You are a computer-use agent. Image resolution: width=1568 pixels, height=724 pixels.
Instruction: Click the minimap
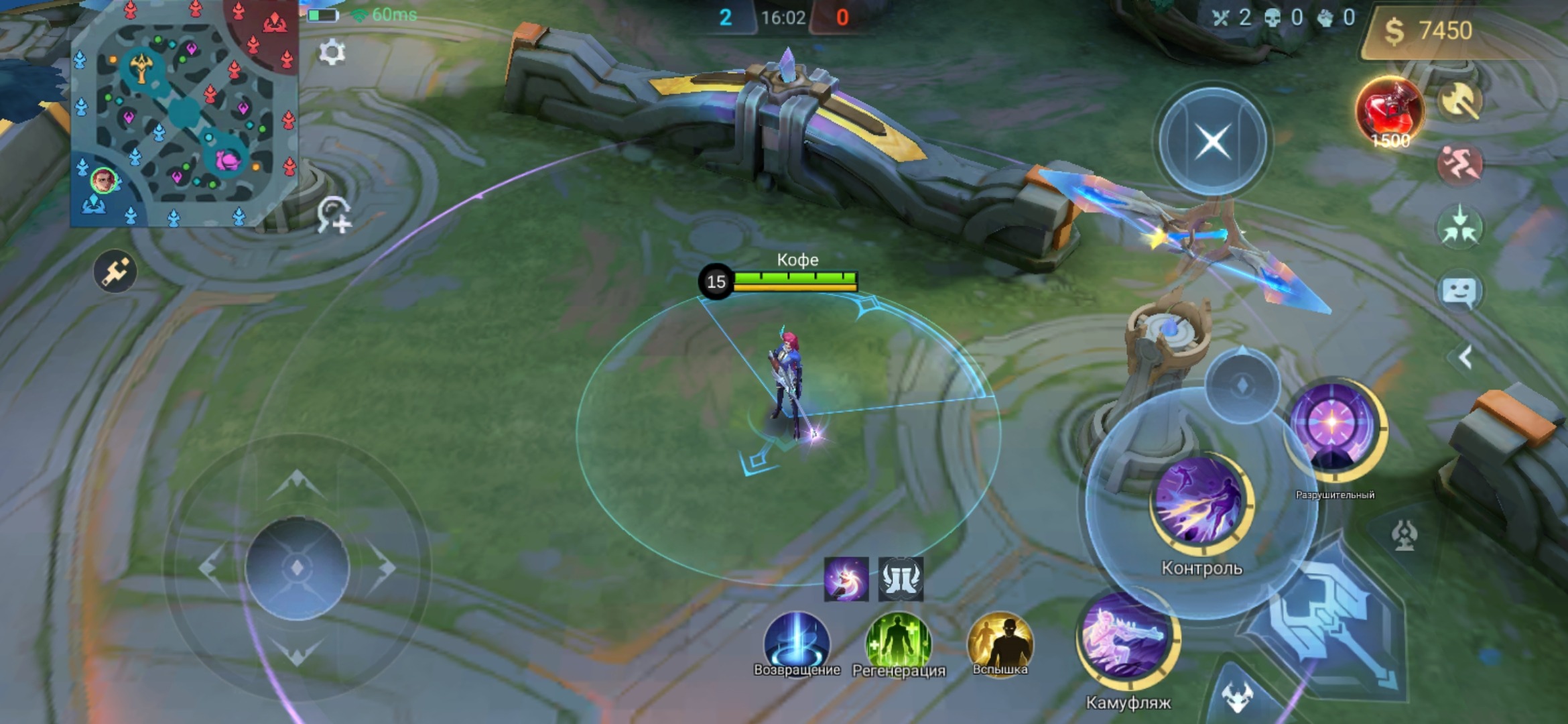click(184, 114)
